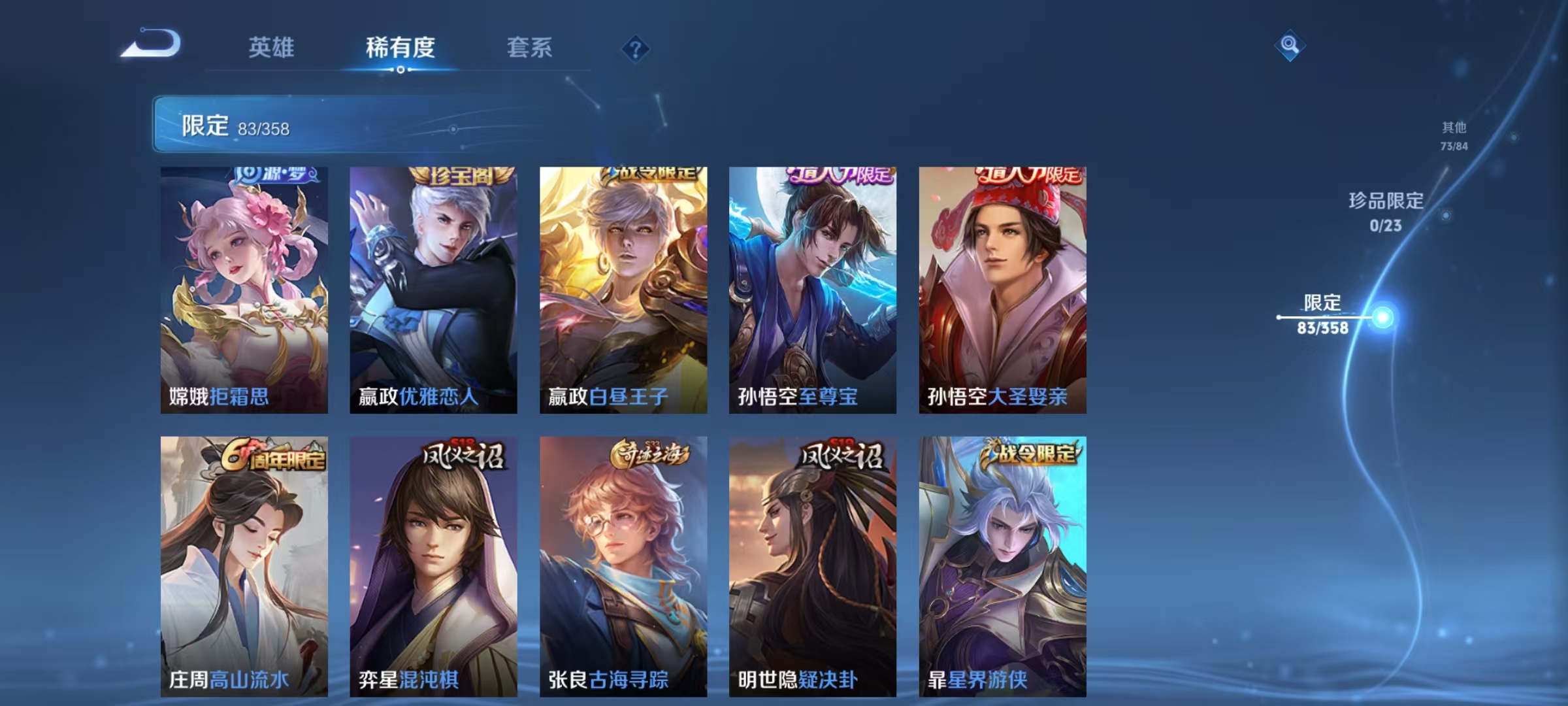Switch to the 套系 tab
The width and height of the screenshot is (1568, 706).
[529, 48]
